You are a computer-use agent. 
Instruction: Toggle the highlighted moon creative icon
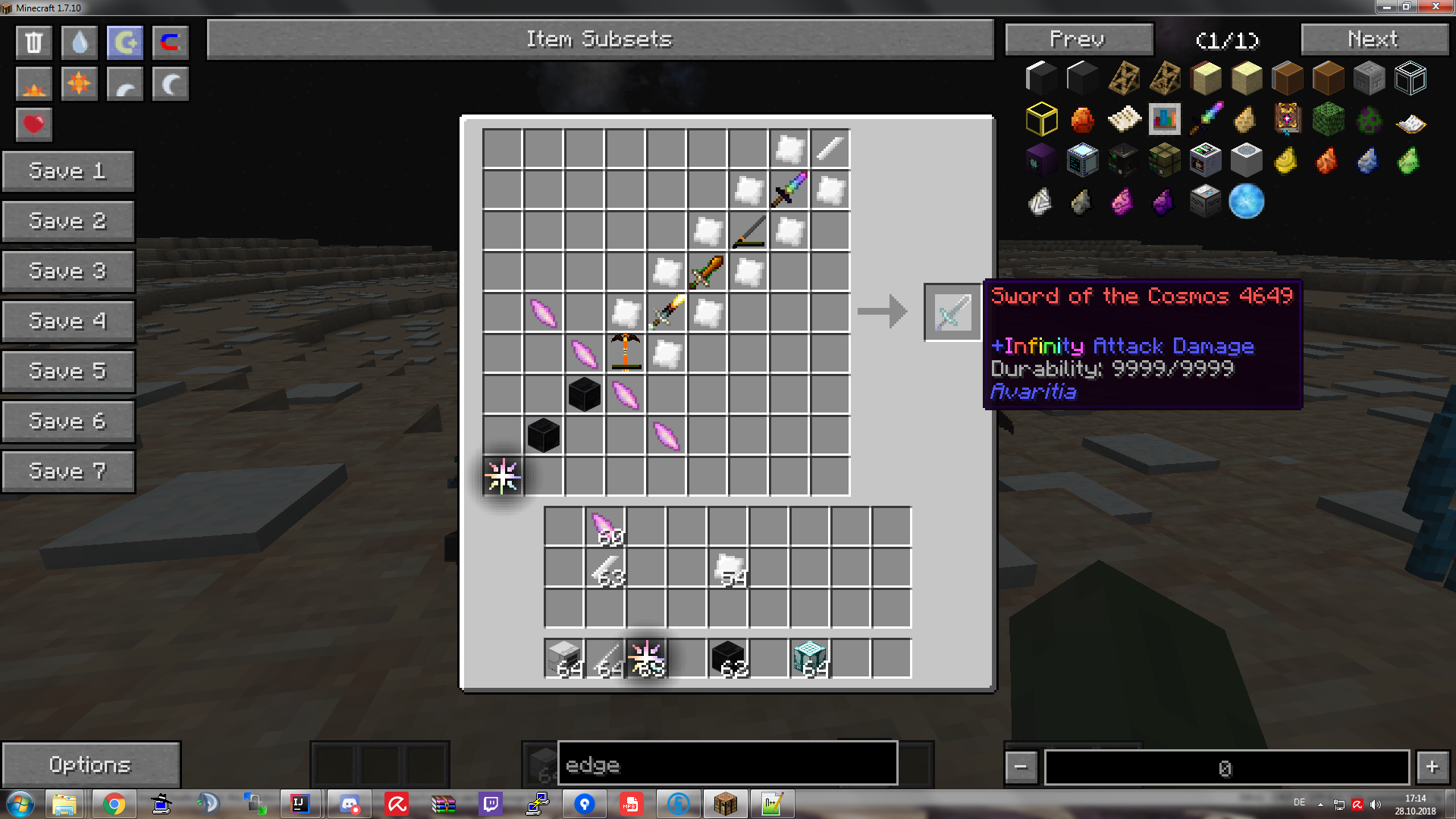(124, 42)
